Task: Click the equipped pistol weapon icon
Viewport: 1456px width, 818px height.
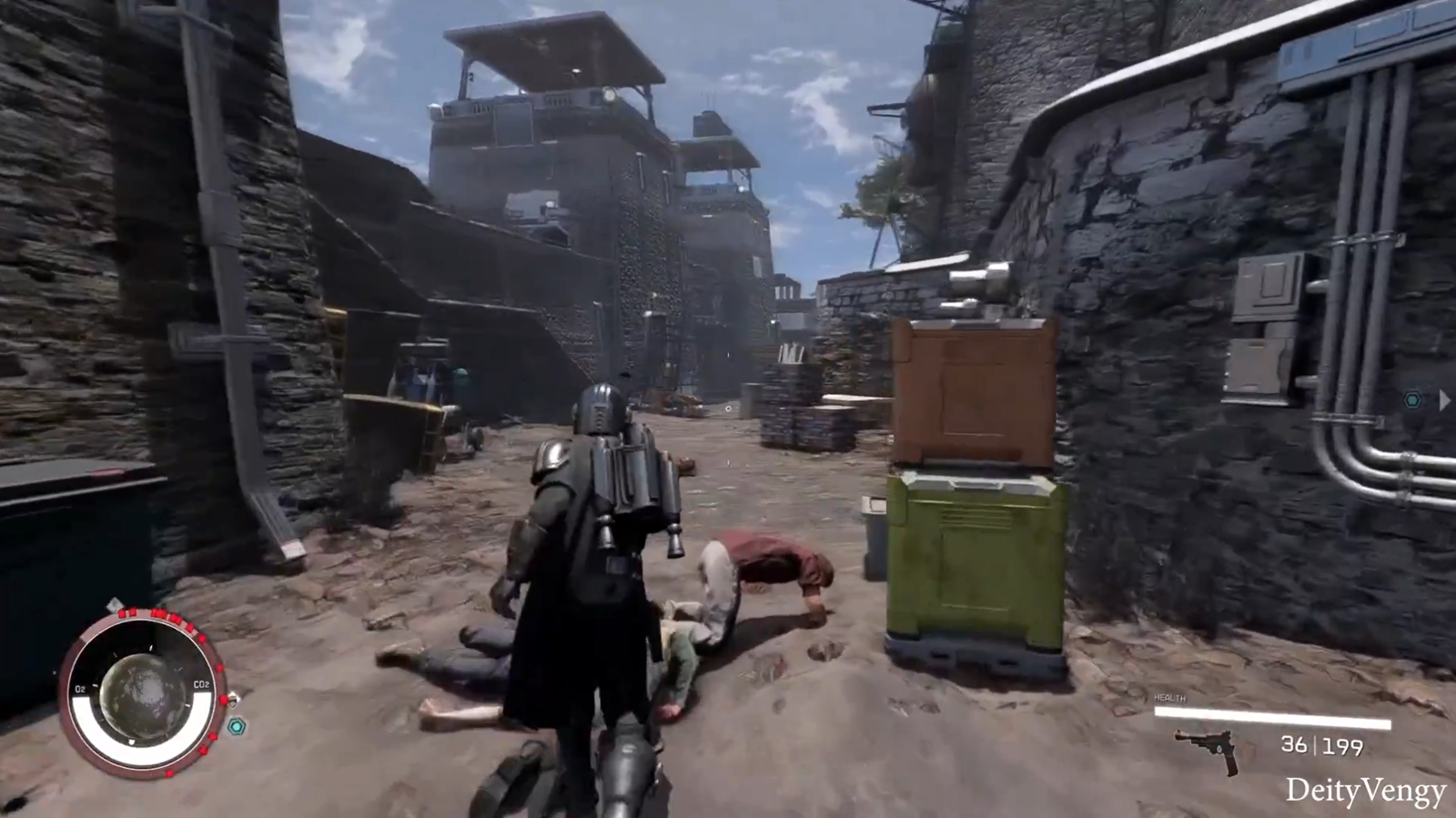Action: coord(1208,750)
